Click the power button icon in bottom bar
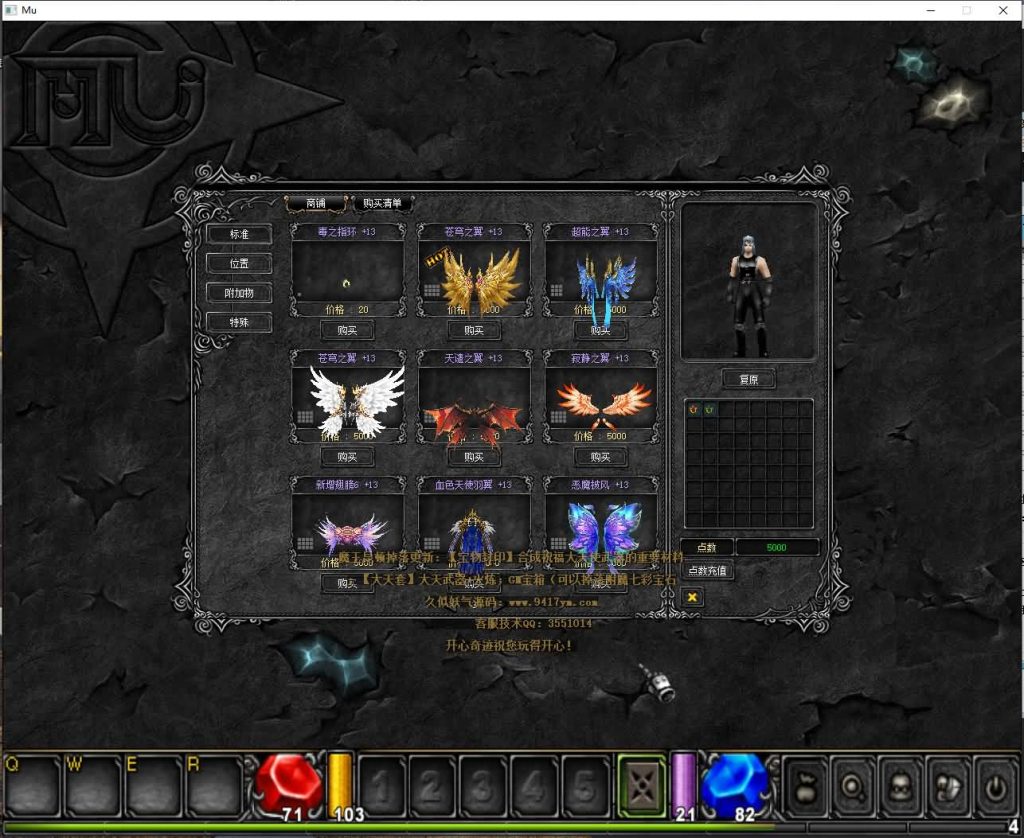Image resolution: width=1024 pixels, height=838 pixels. click(996, 786)
